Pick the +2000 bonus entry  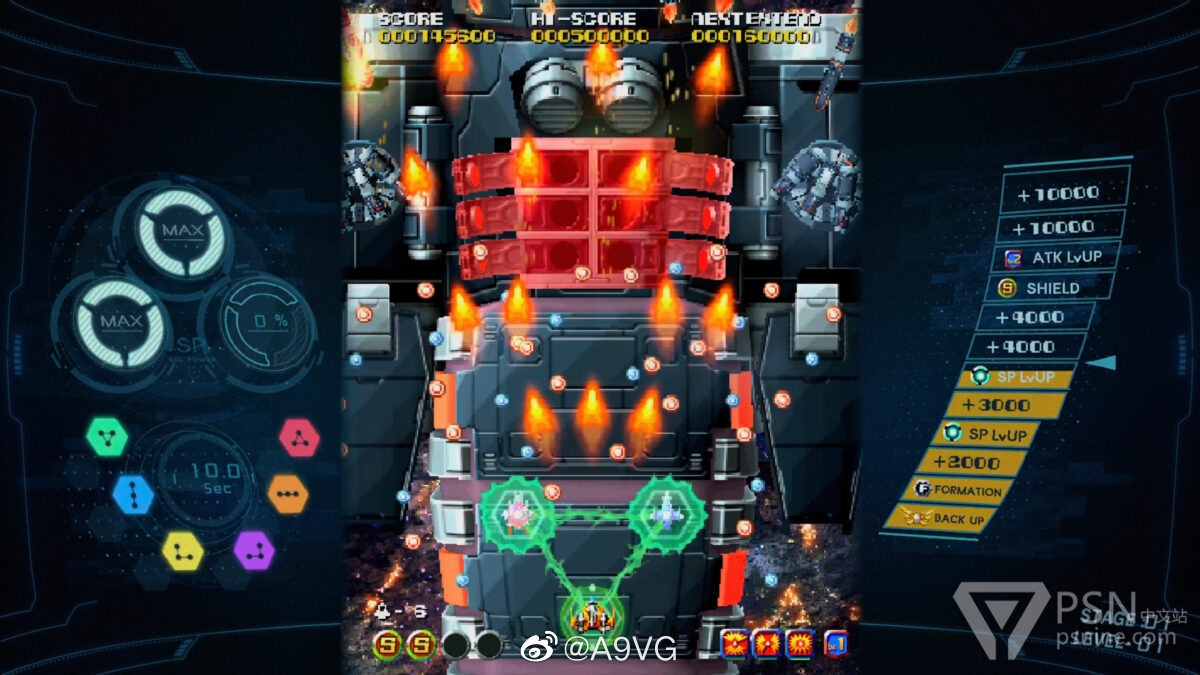pyautogui.click(x=975, y=462)
